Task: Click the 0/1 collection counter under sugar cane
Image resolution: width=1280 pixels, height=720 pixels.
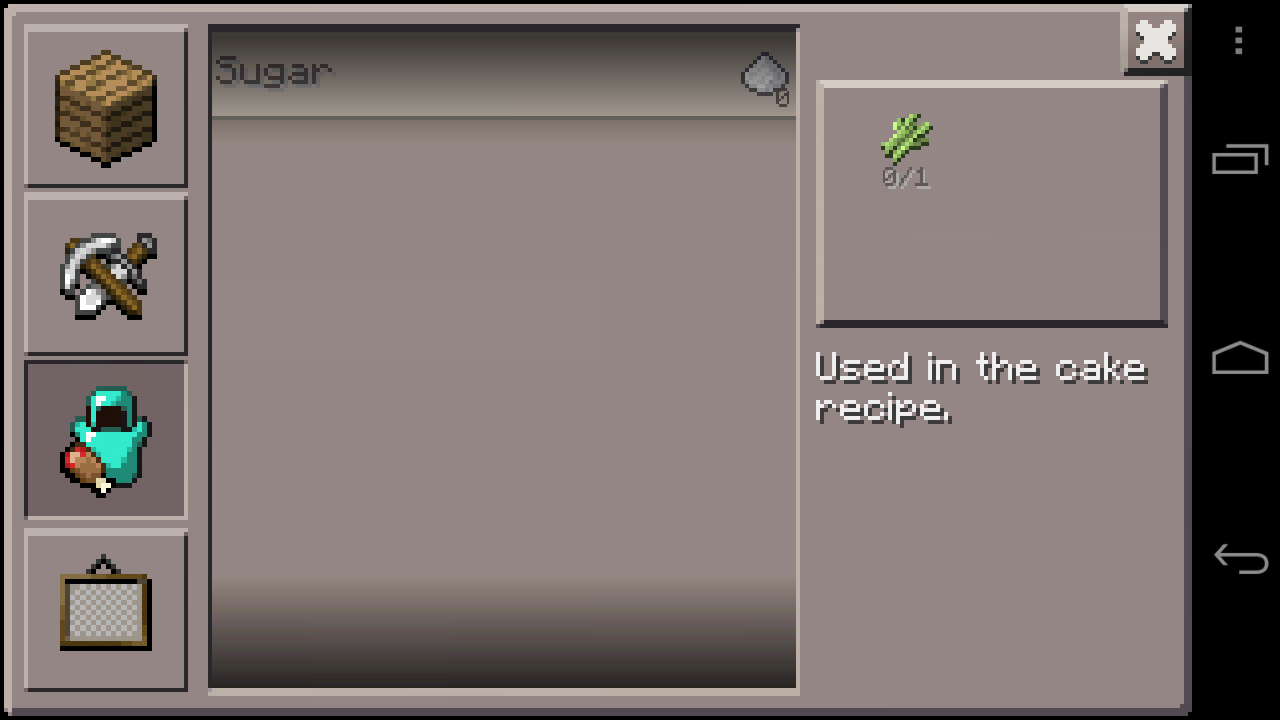Action: point(903,178)
